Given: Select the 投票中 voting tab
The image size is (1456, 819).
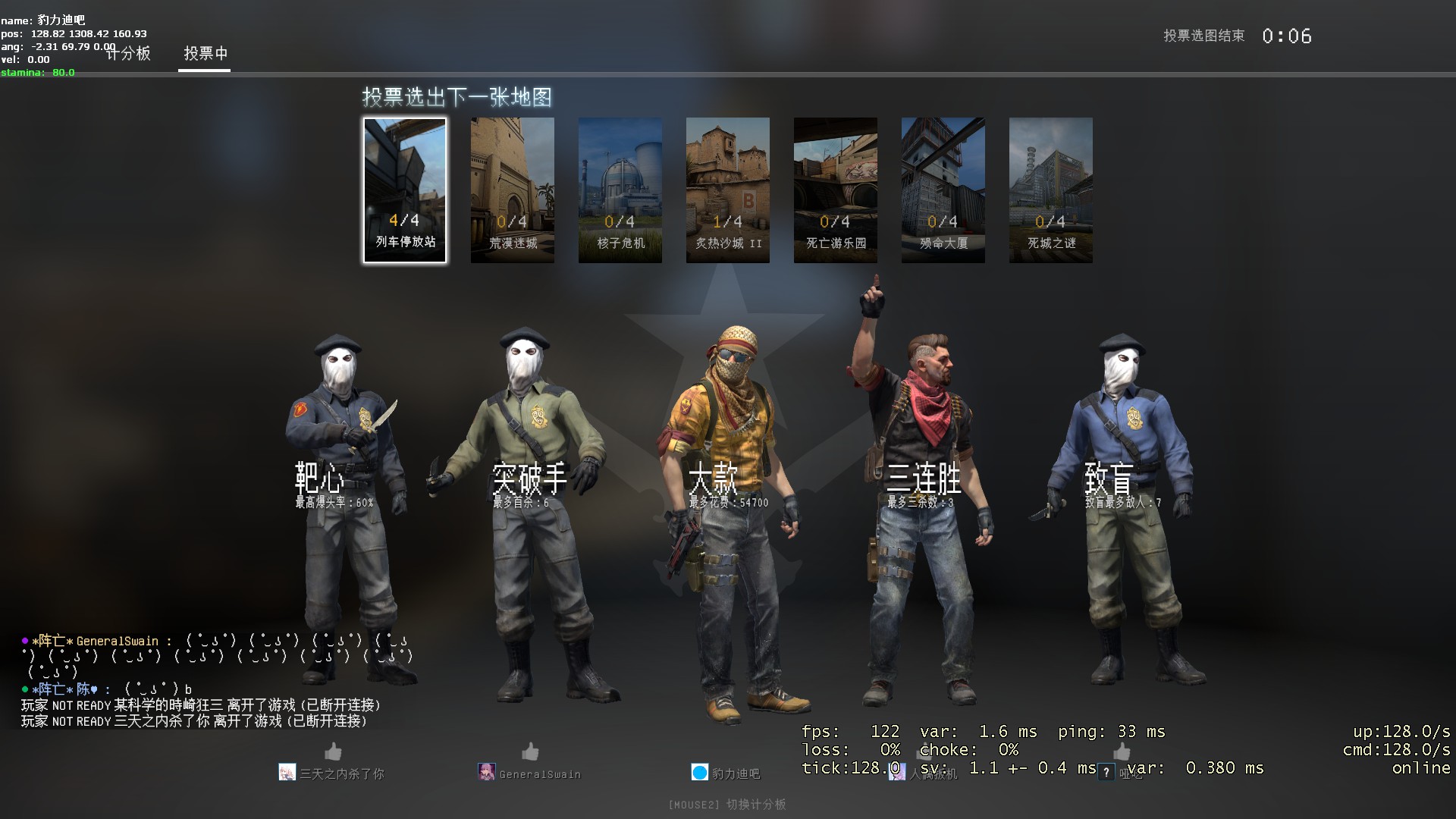Looking at the screenshot, I should [x=205, y=54].
